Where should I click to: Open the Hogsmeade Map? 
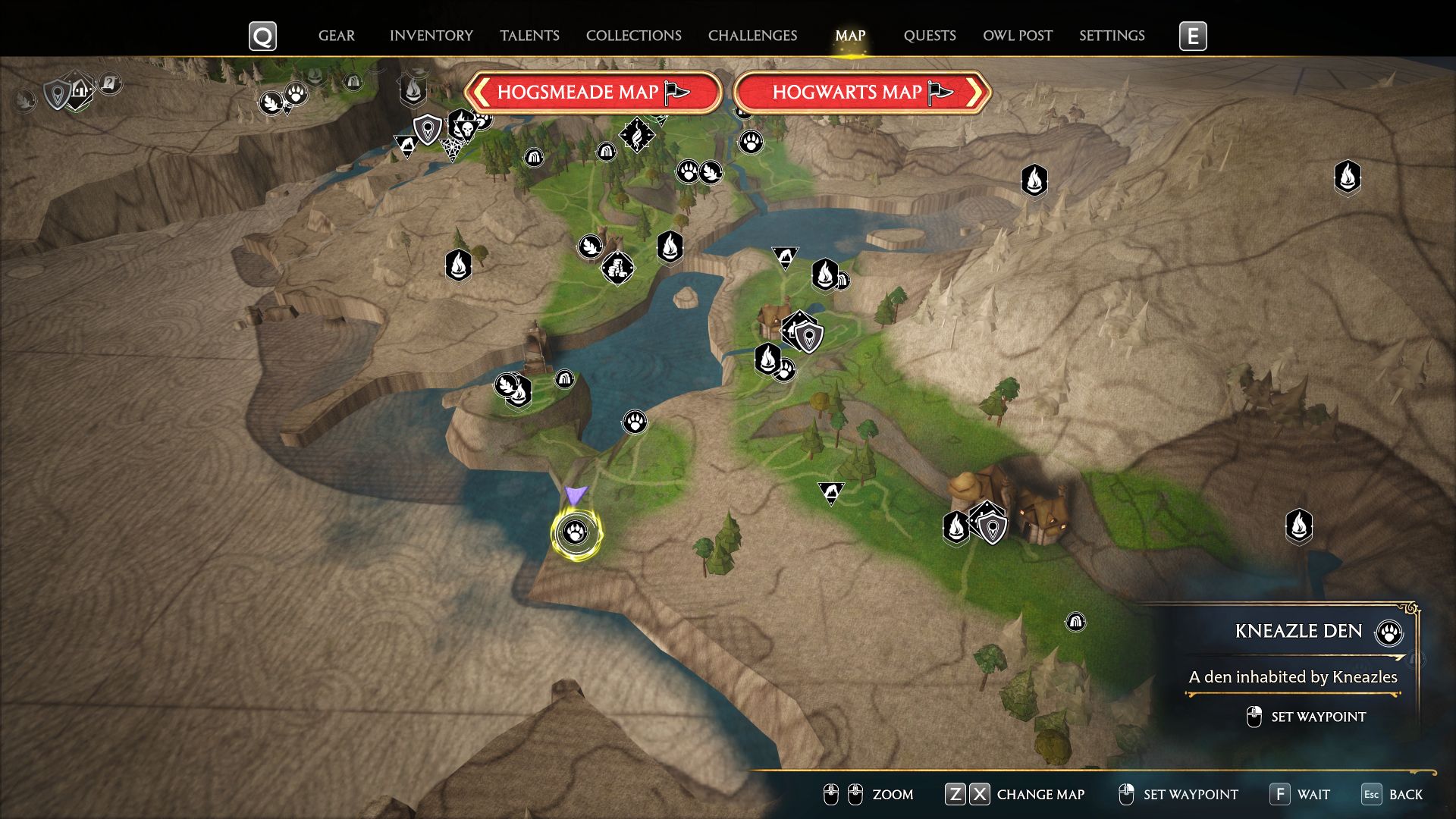click(x=595, y=93)
